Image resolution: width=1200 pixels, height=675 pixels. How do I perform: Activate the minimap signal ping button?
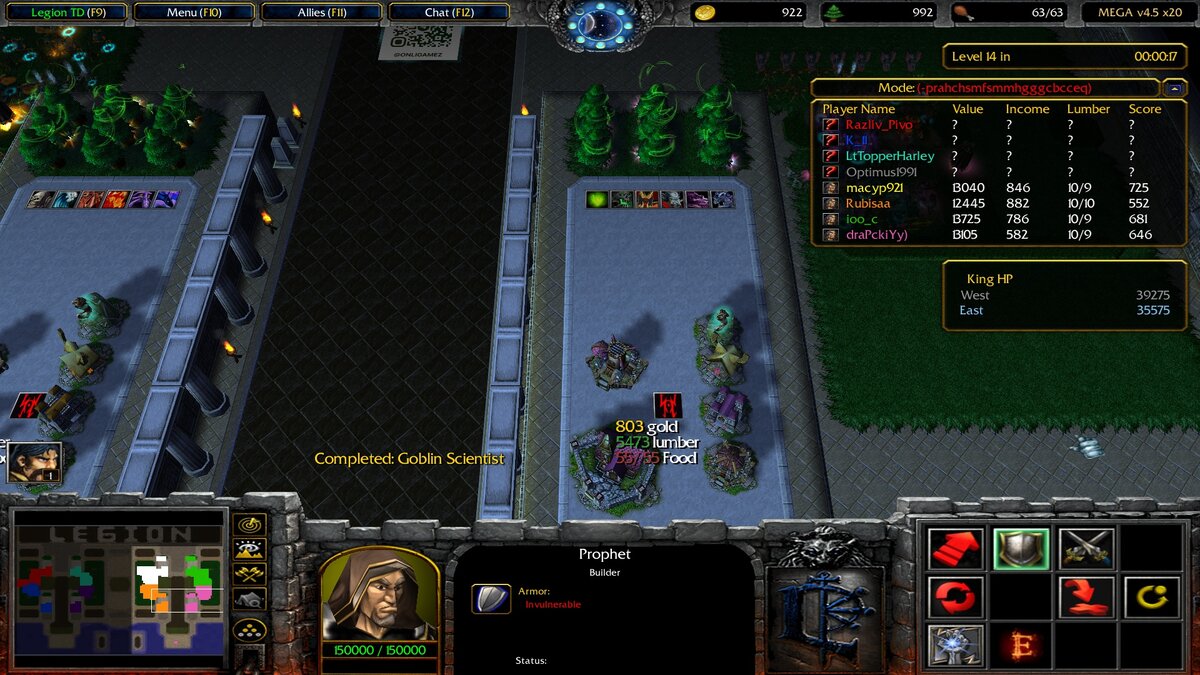click(249, 523)
